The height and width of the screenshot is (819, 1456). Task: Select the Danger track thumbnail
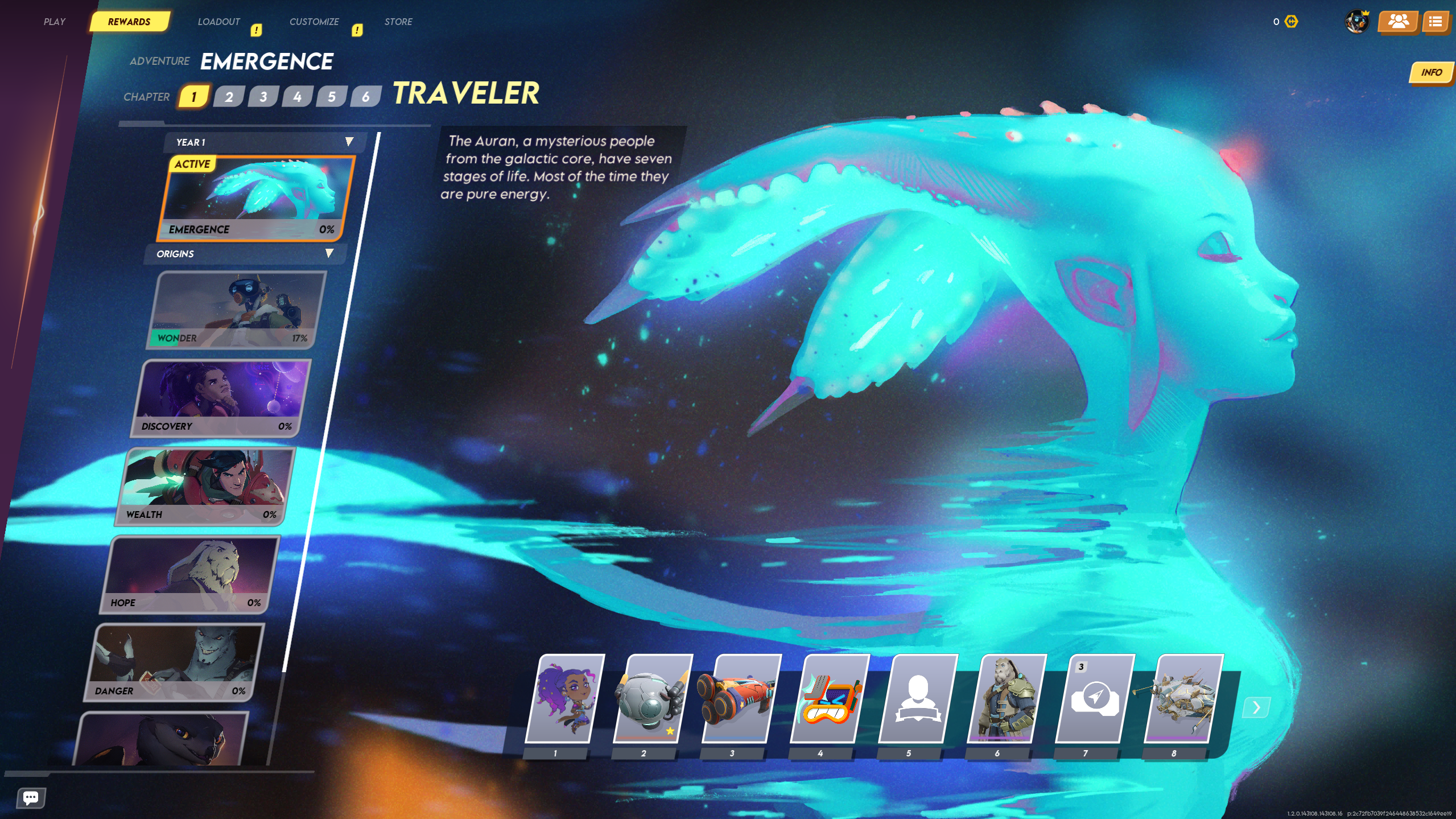pos(179,660)
